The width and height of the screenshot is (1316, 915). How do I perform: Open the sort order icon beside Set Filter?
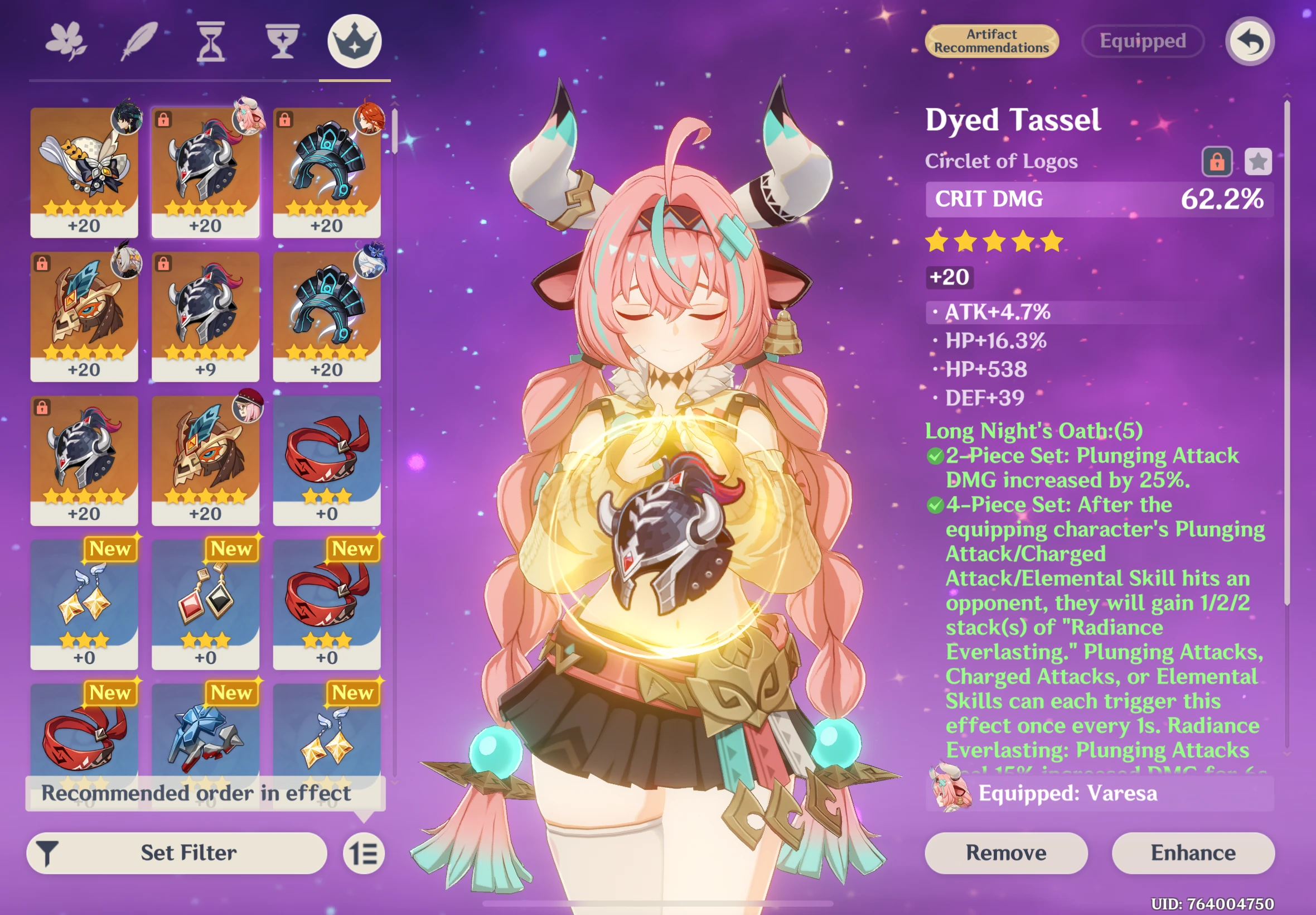pos(364,853)
